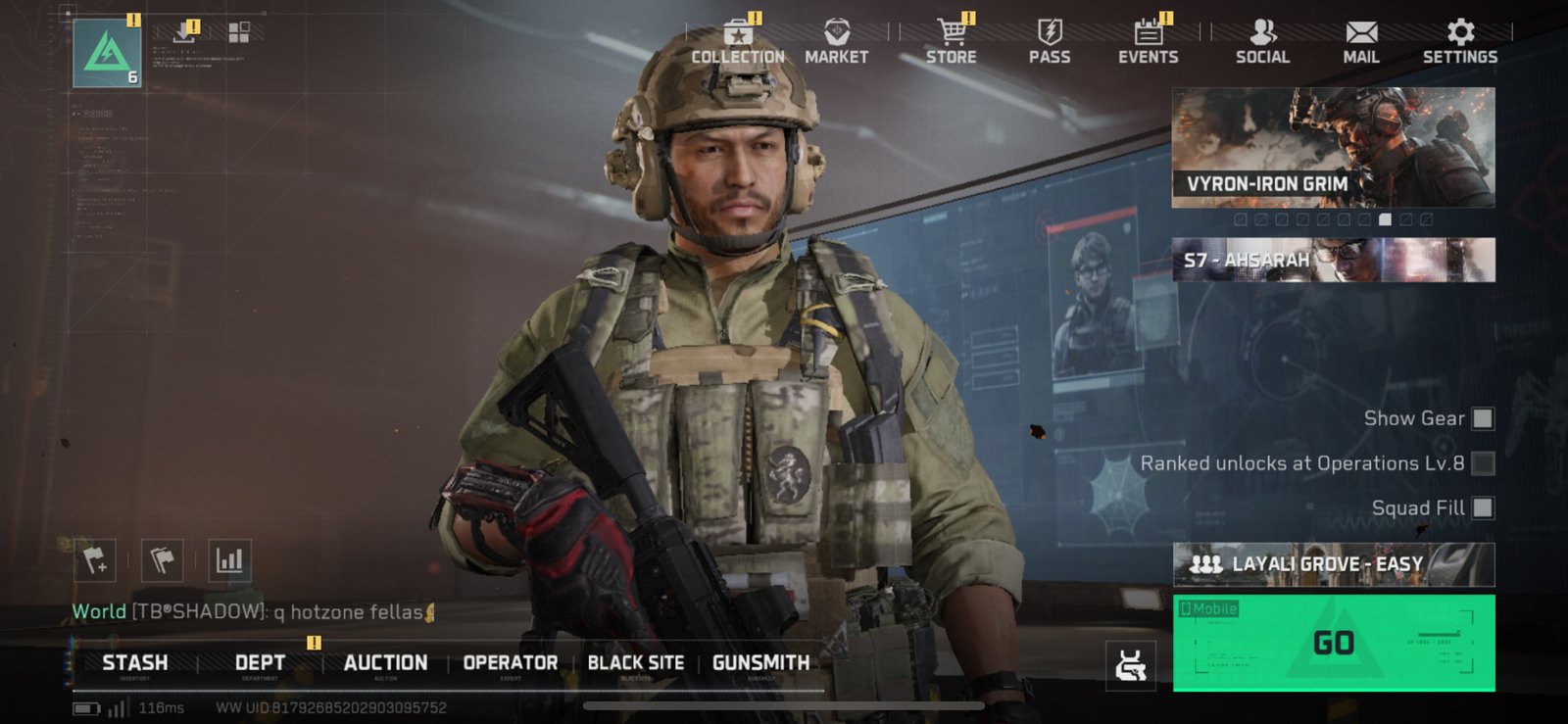Toggle the Show Gear checkbox
The height and width of the screenshot is (724, 1568).
tap(1483, 418)
